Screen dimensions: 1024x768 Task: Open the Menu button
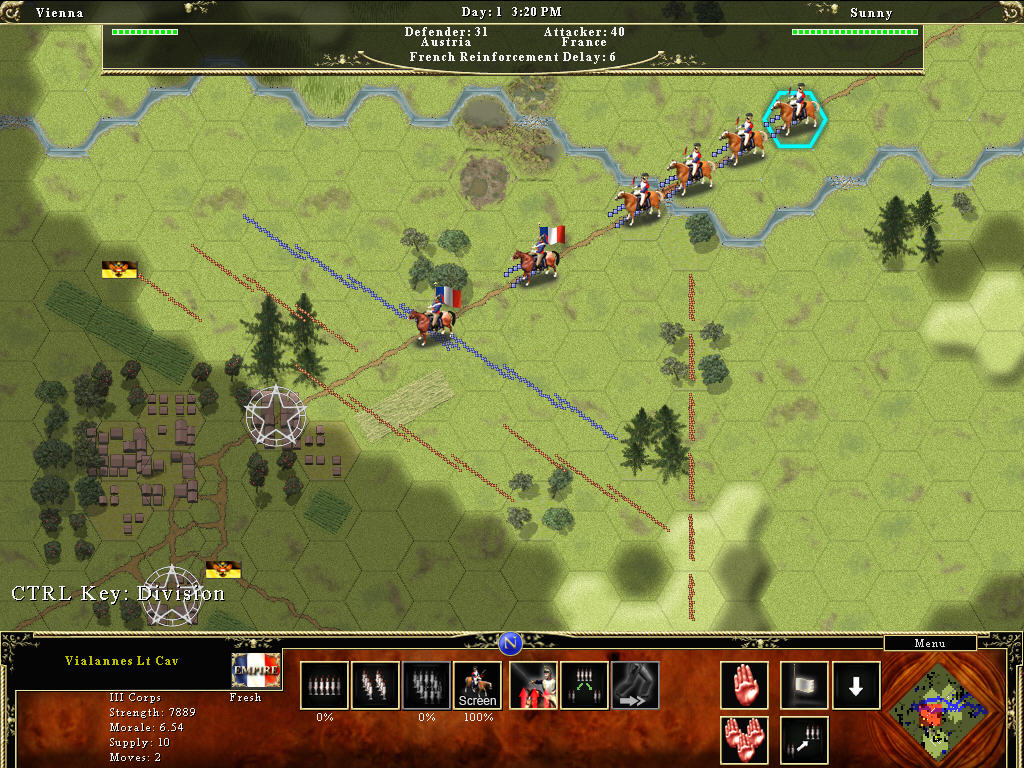pos(930,643)
